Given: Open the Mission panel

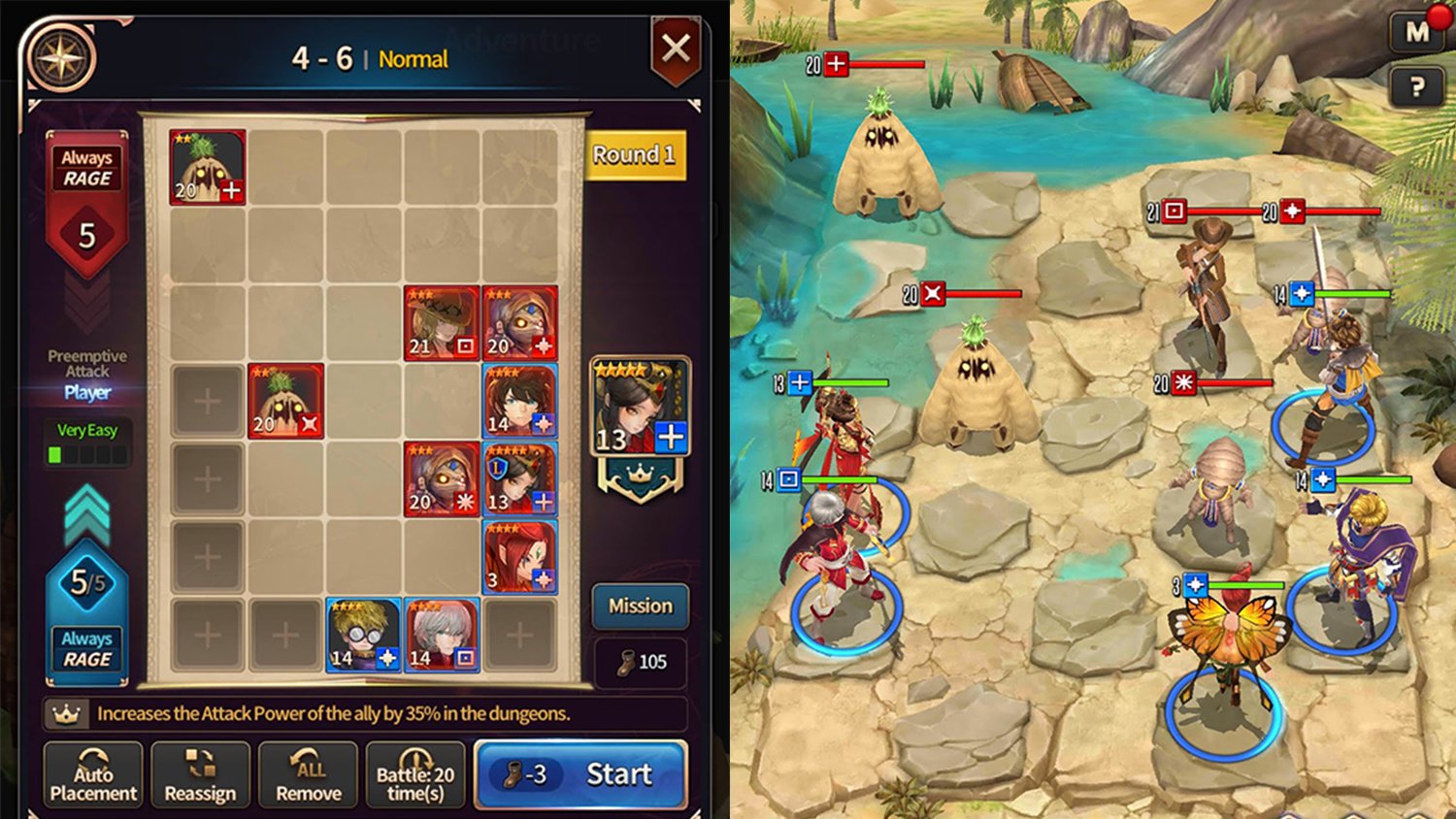Looking at the screenshot, I should coord(640,606).
